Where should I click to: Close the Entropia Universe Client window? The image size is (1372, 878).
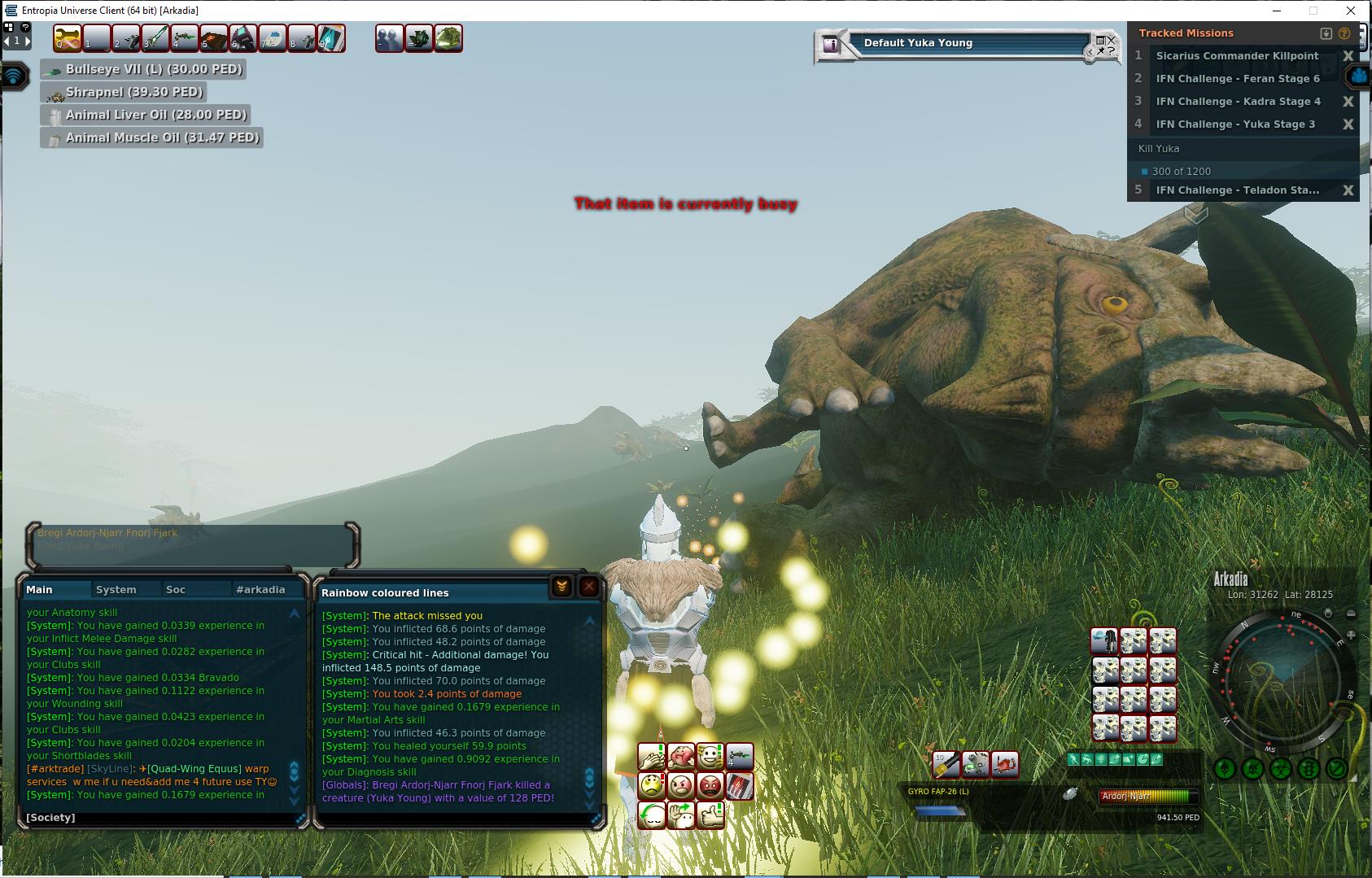pyautogui.click(x=1352, y=11)
